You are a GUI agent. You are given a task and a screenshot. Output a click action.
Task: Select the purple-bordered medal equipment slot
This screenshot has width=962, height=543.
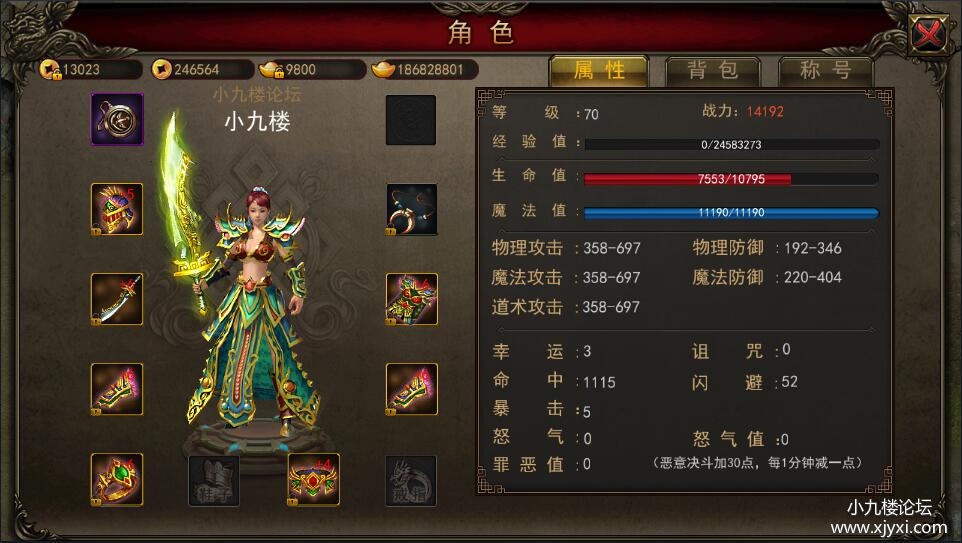[x=117, y=120]
